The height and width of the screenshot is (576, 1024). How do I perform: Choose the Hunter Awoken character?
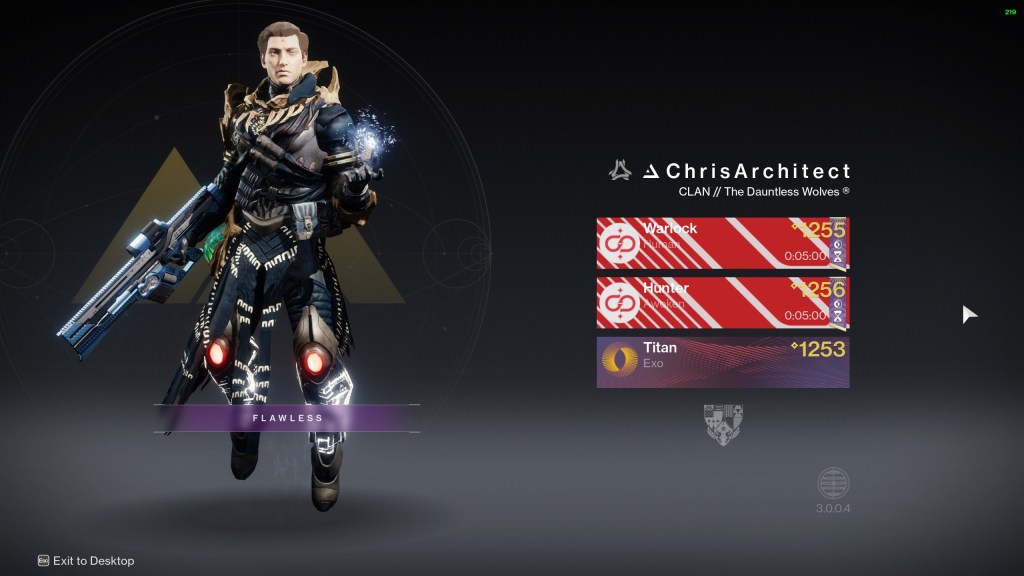pos(722,302)
